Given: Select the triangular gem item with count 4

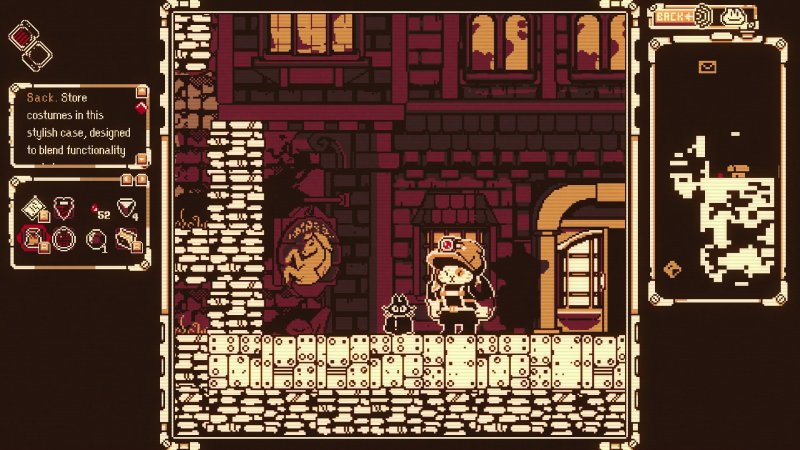Looking at the screenshot, I should click(127, 208).
